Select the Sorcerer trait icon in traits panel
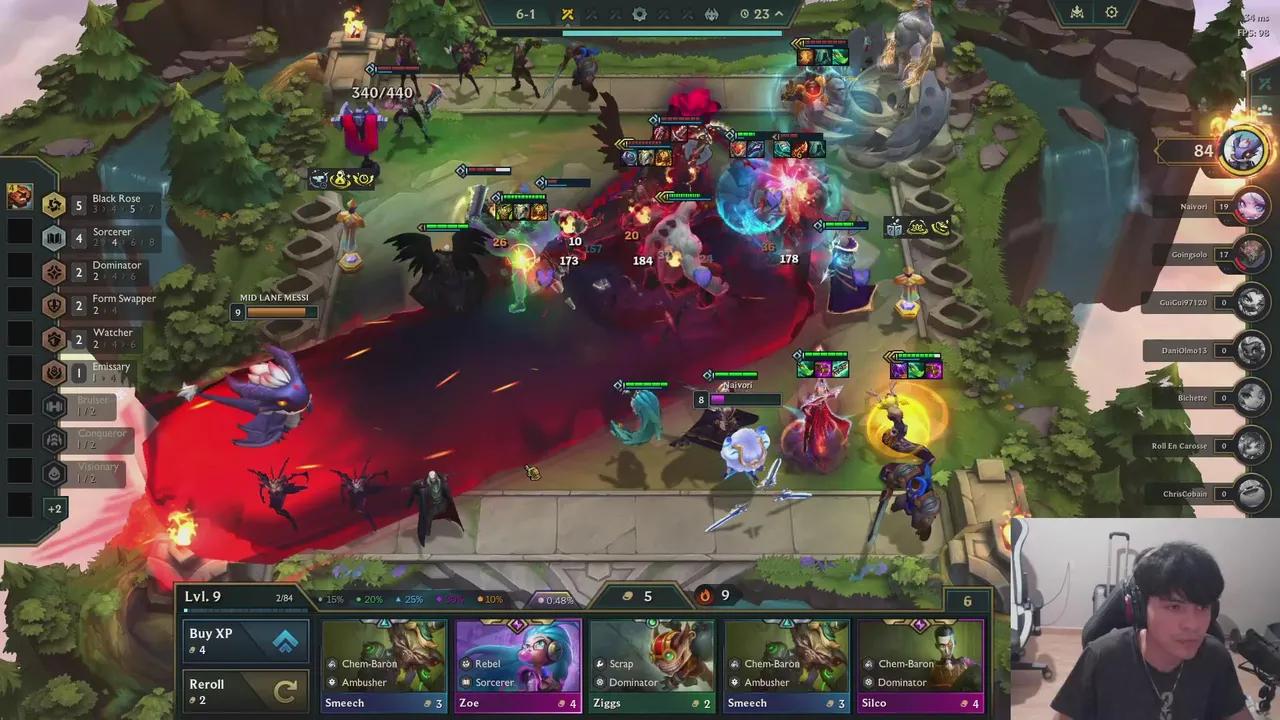This screenshot has height=720, width=1280. pos(54,238)
